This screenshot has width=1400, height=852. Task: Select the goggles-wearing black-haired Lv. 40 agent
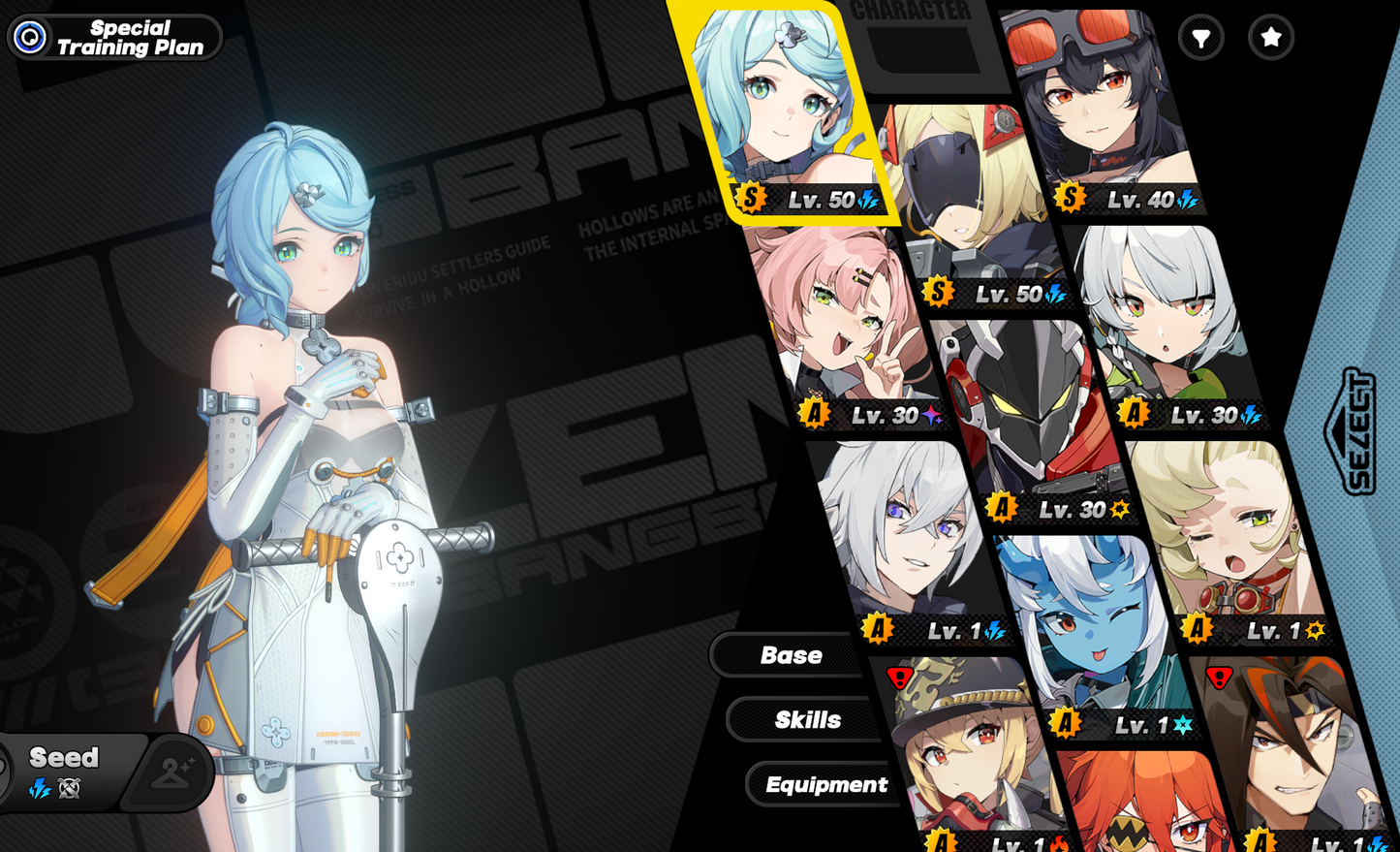tap(1095, 107)
